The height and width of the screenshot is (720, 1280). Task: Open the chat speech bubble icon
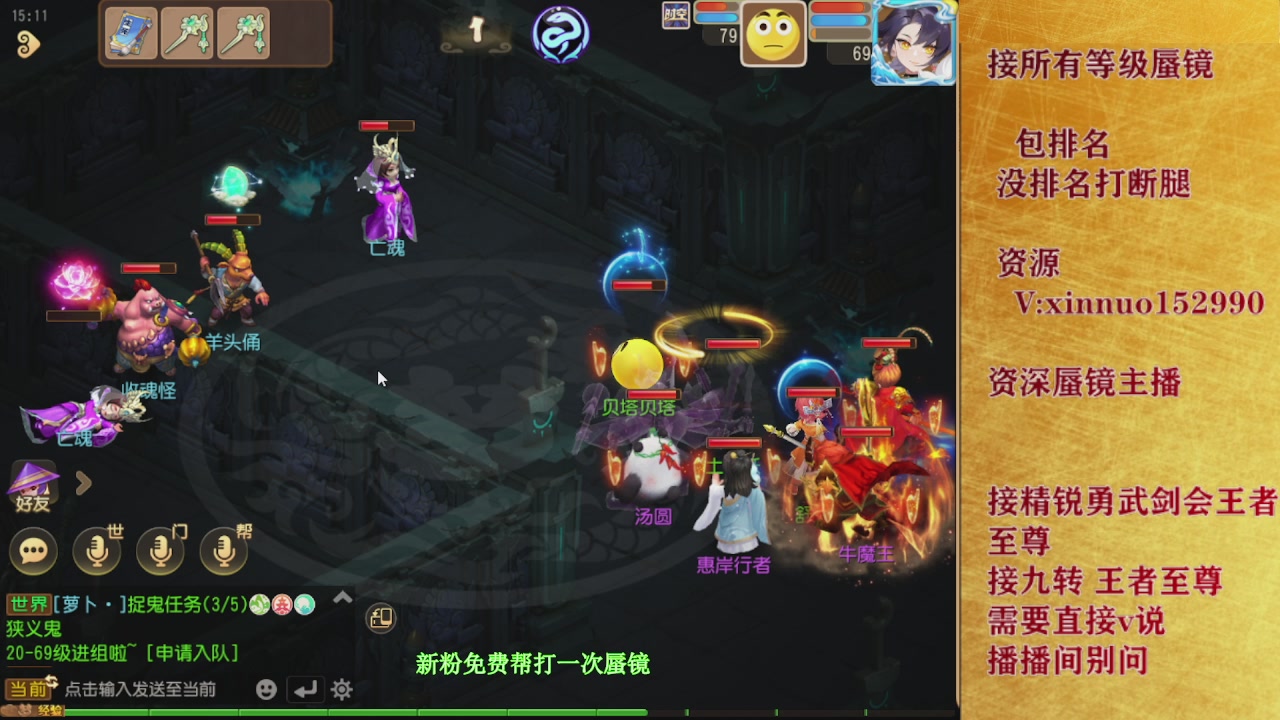(31, 551)
